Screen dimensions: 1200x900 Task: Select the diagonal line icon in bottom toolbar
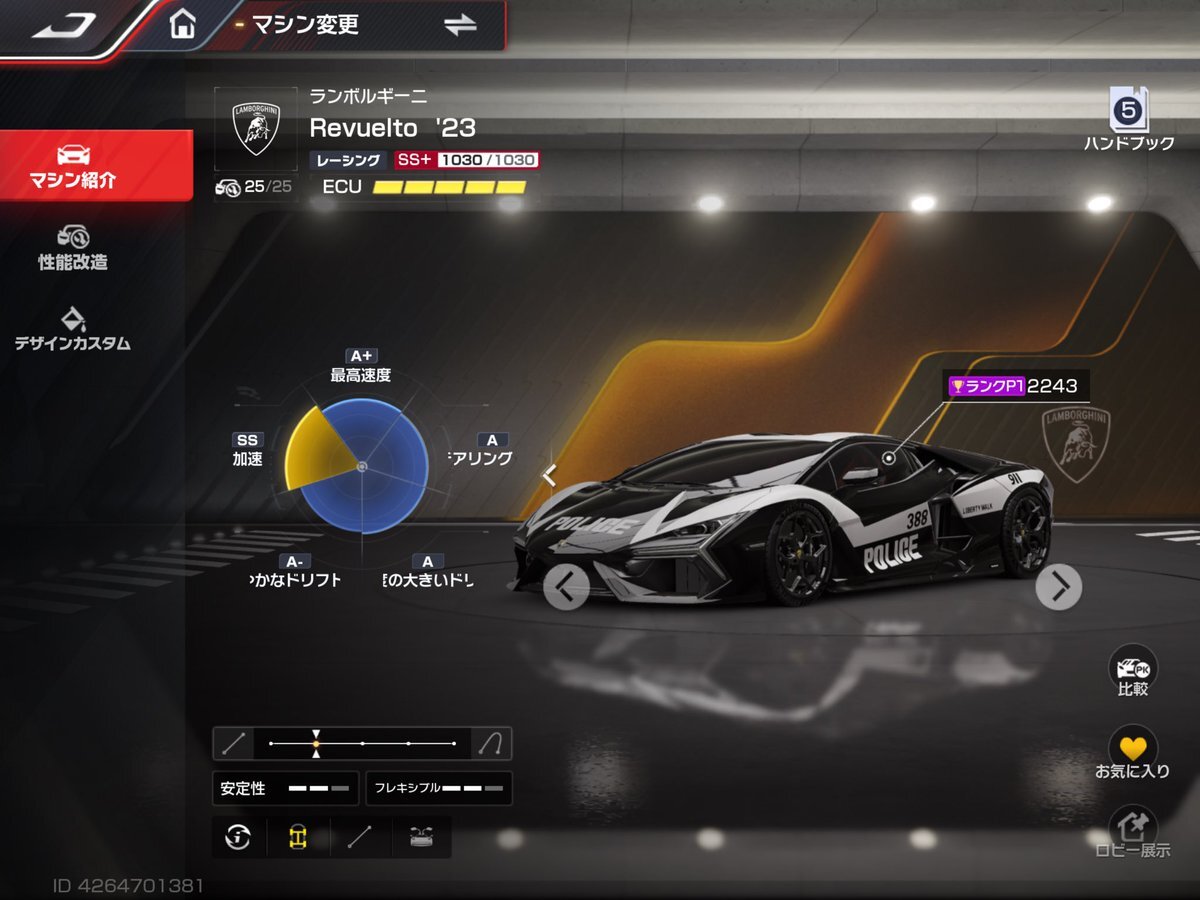pyautogui.click(x=358, y=837)
